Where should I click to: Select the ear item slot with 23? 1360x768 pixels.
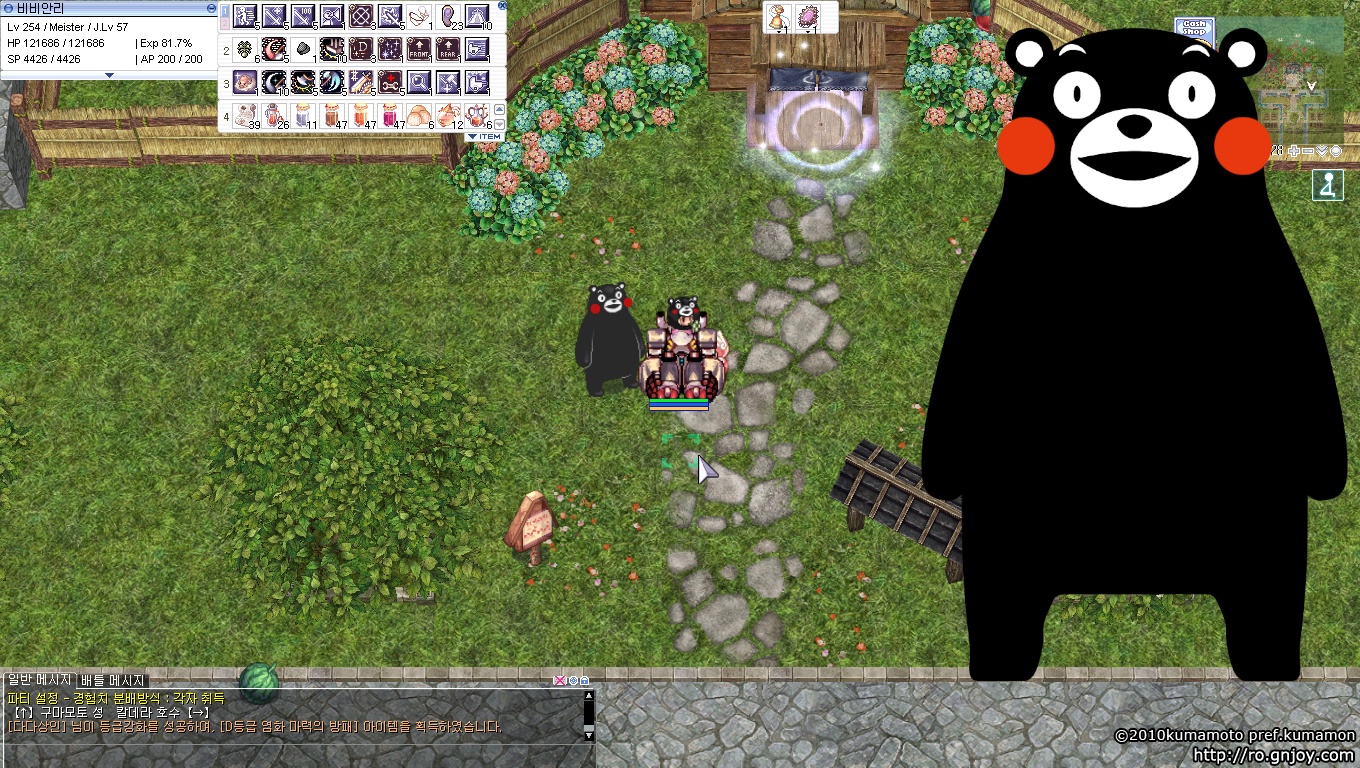448,16
